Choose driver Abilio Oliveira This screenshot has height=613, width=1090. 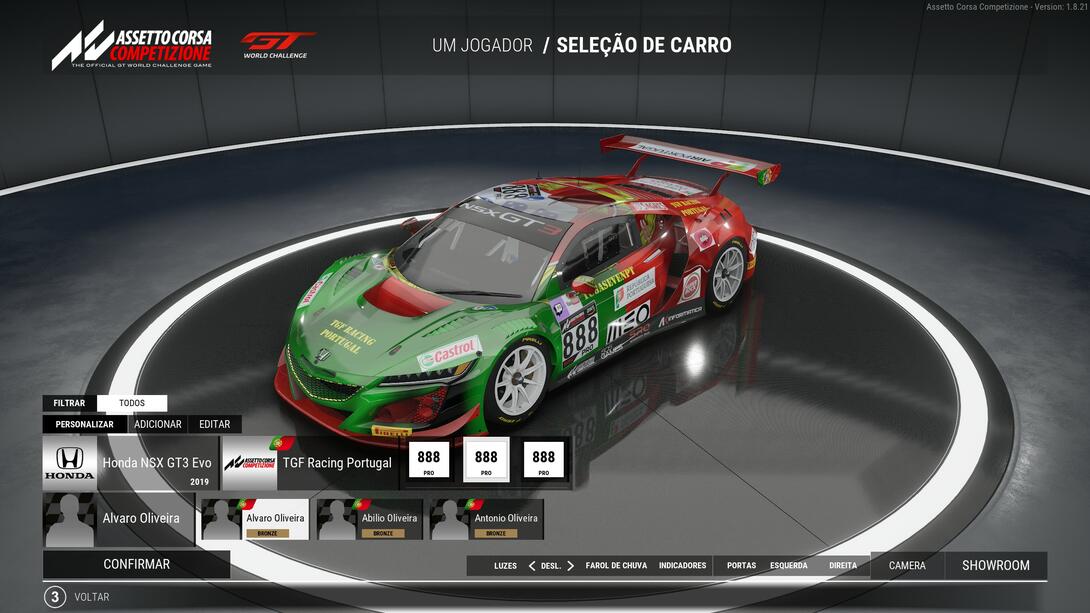pos(372,520)
